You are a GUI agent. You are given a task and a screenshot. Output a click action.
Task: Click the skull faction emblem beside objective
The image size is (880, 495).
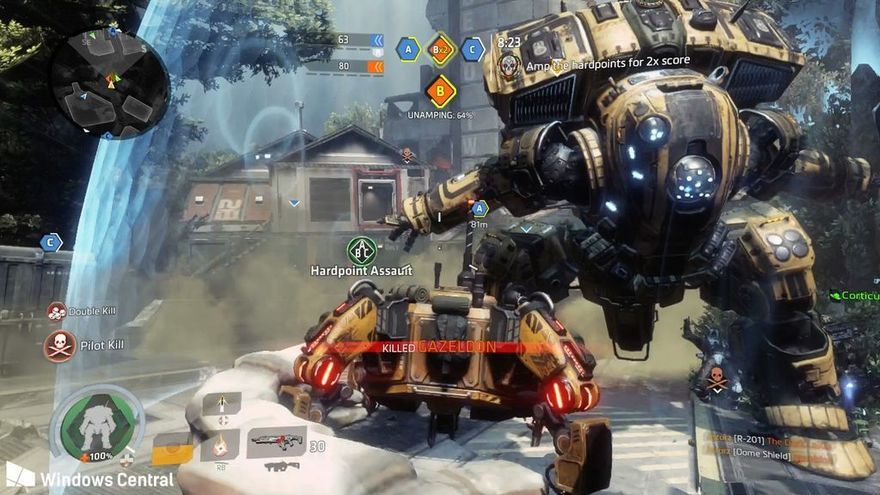(x=509, y=66)
